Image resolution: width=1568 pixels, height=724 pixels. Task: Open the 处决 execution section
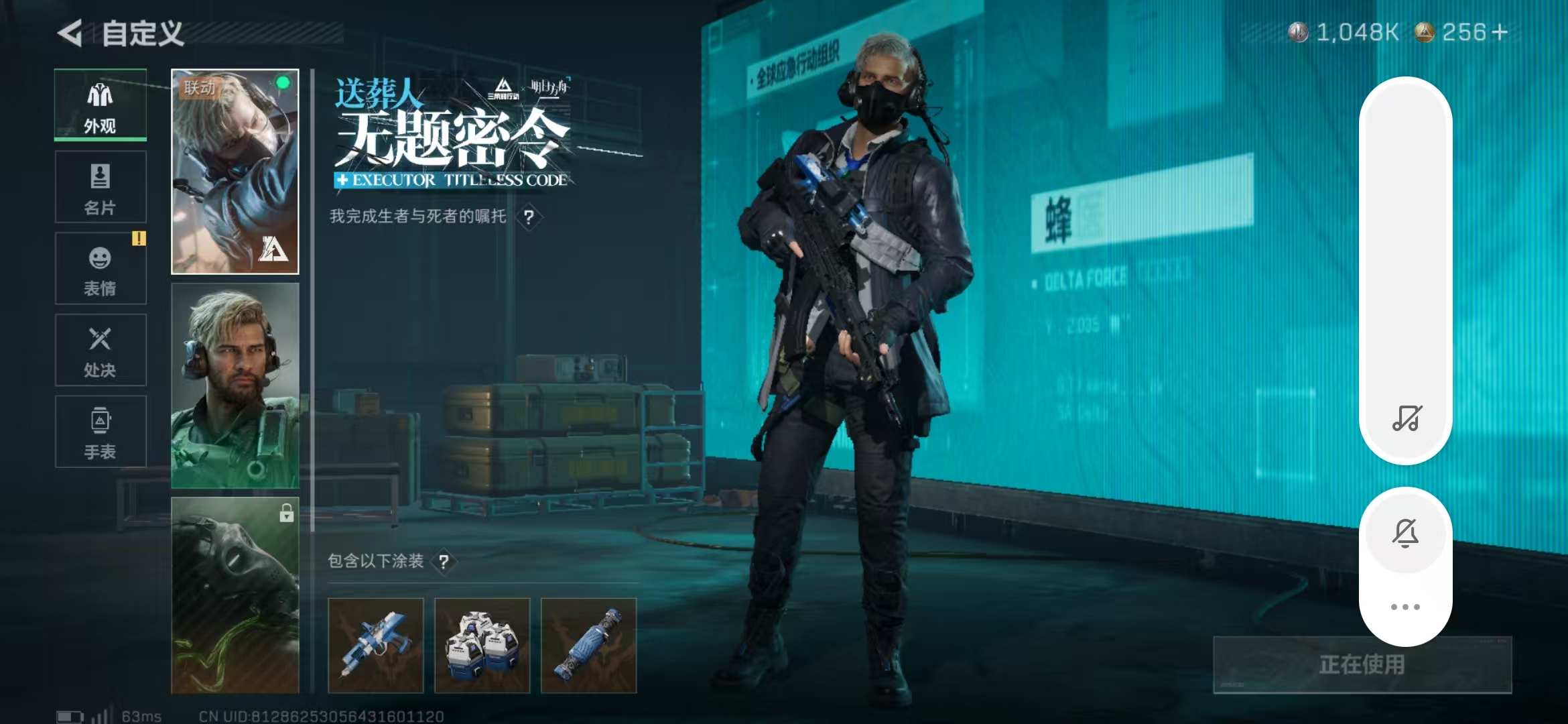(100, 350)
